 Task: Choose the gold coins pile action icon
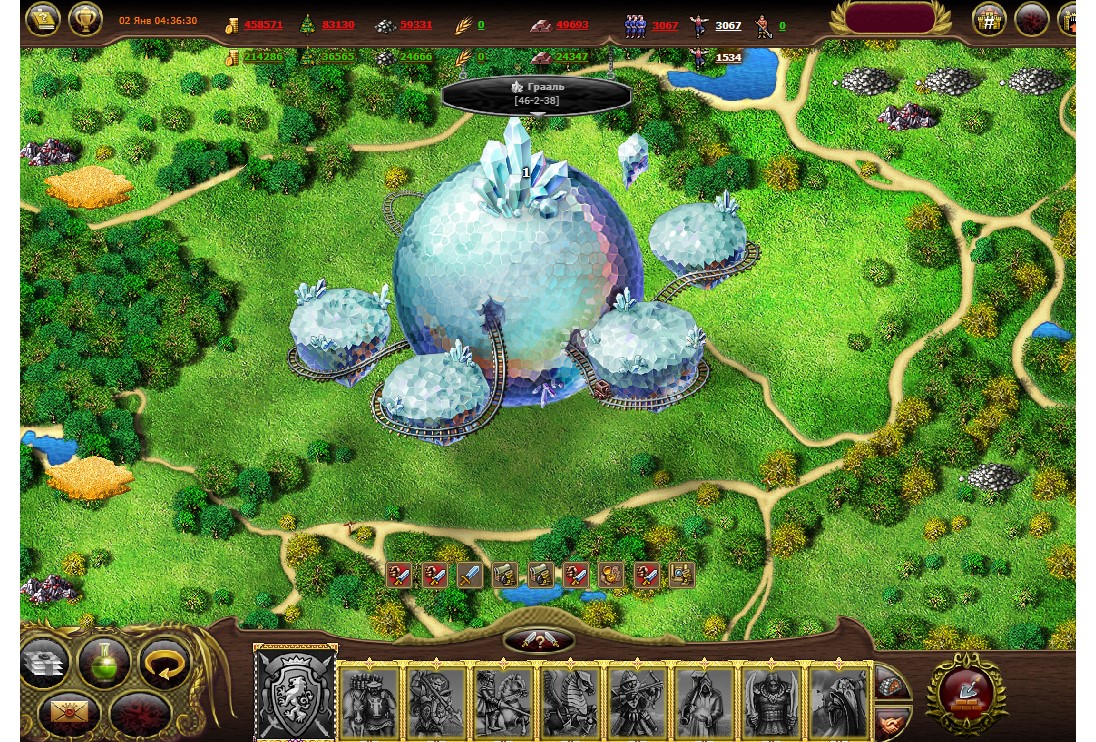click(610, 575)
